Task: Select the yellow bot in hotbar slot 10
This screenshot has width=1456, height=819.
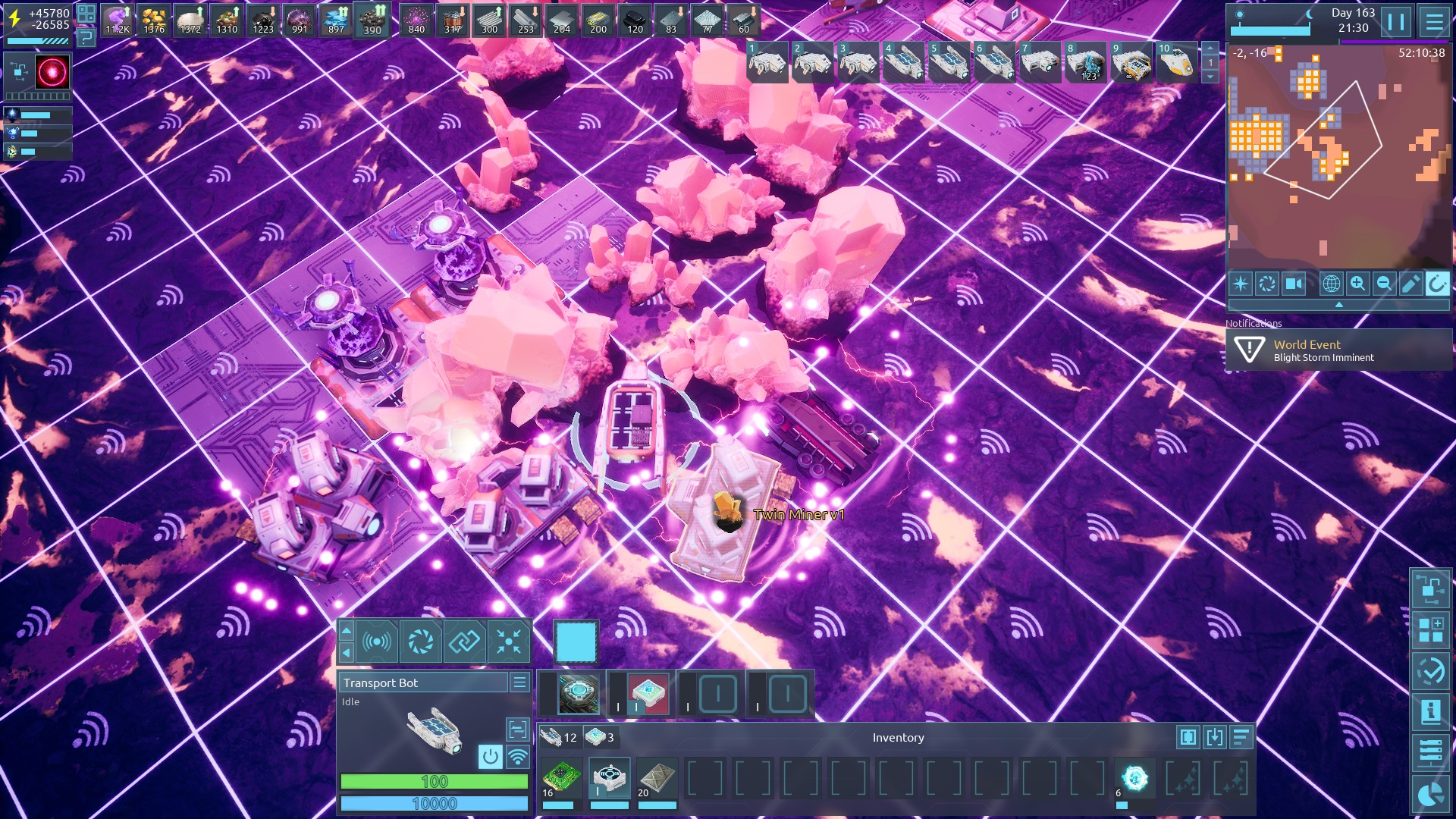Action: (1175, 64)
